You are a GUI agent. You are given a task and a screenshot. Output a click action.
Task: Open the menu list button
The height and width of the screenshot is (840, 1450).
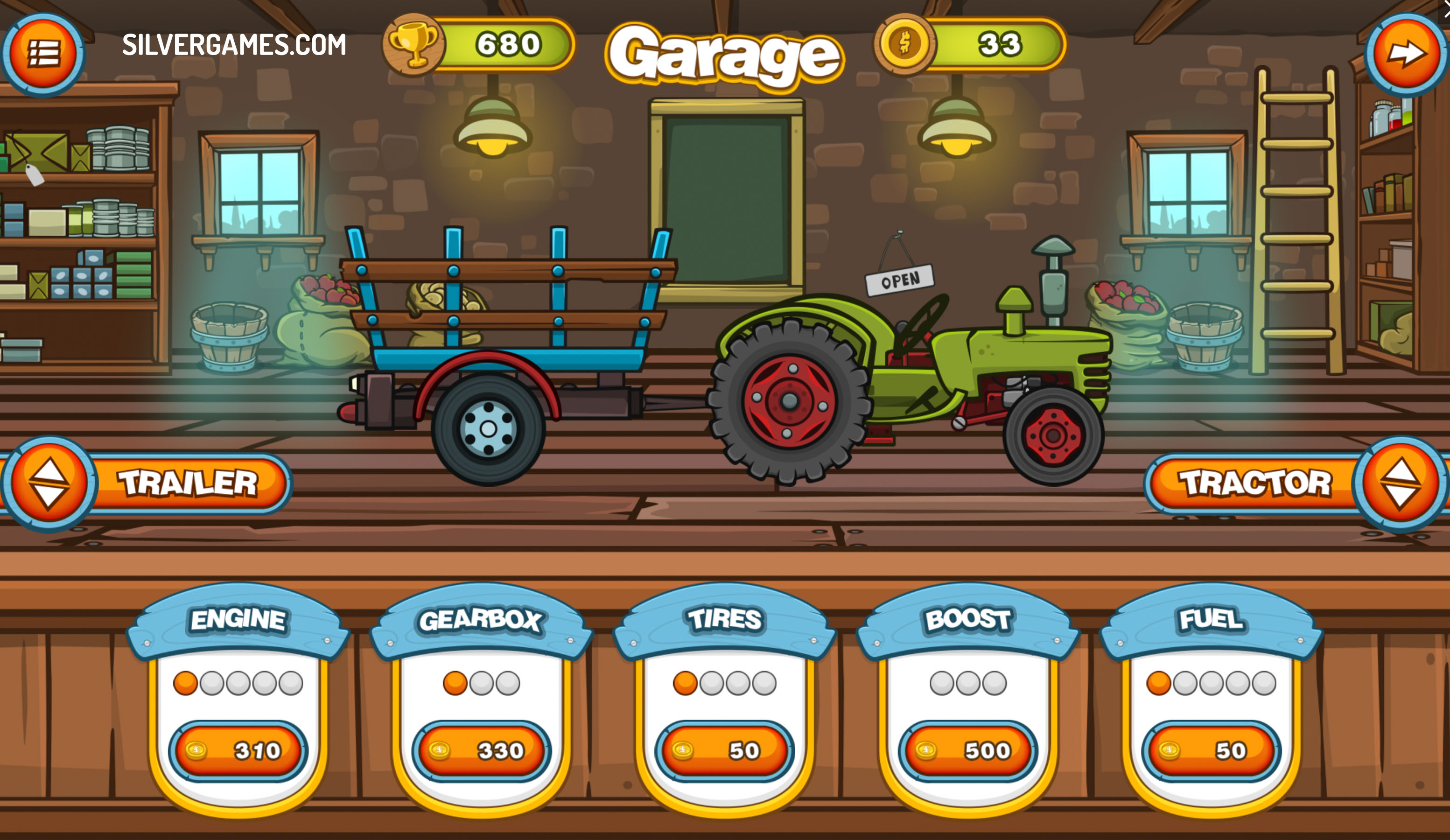point(43,54)
